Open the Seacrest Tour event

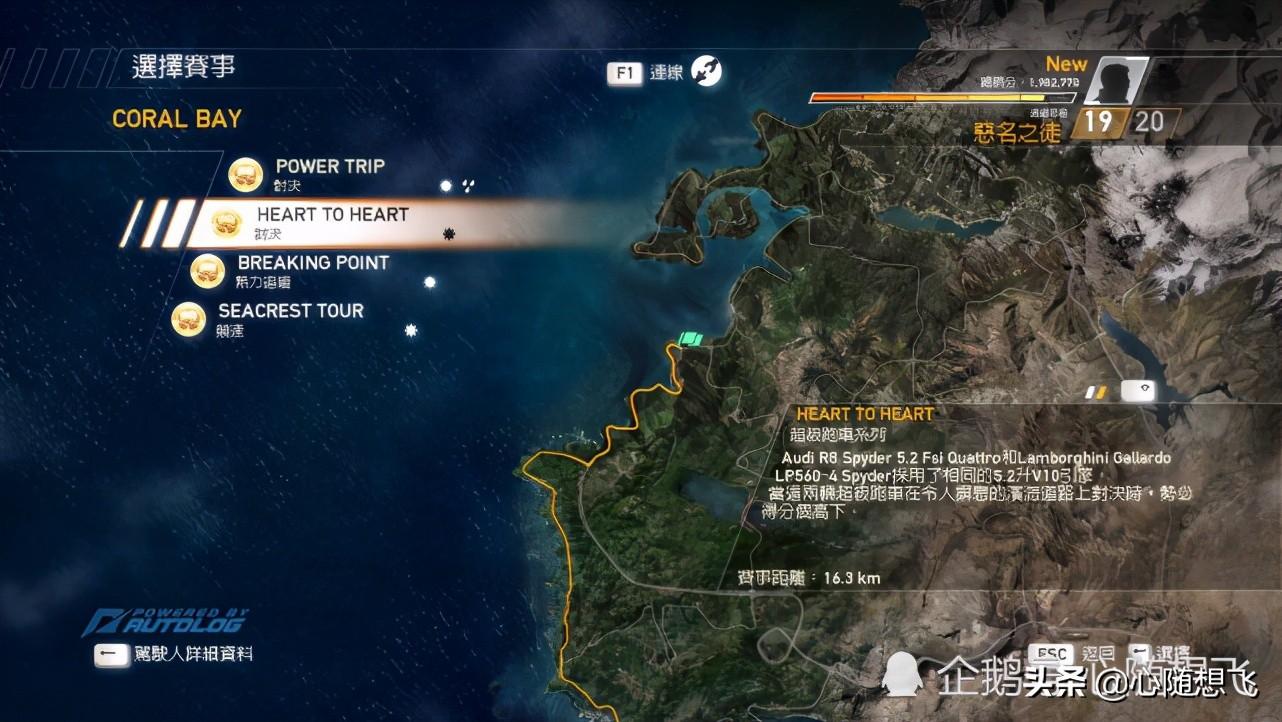pos(290,311)
